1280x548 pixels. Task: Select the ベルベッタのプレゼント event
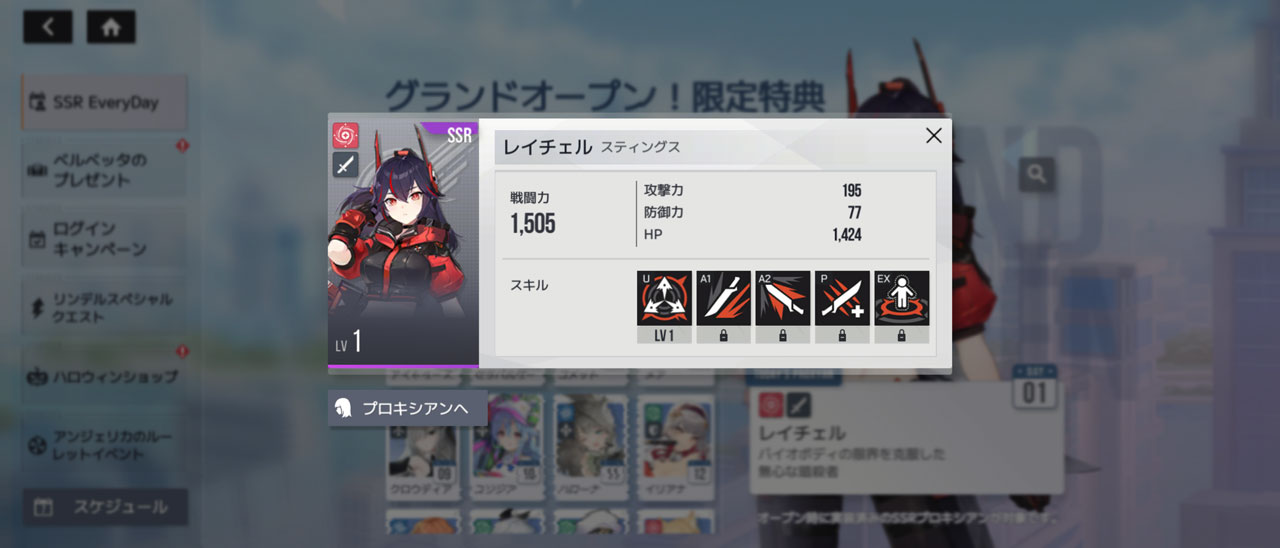pyautogui.click(x=104, y=170)
